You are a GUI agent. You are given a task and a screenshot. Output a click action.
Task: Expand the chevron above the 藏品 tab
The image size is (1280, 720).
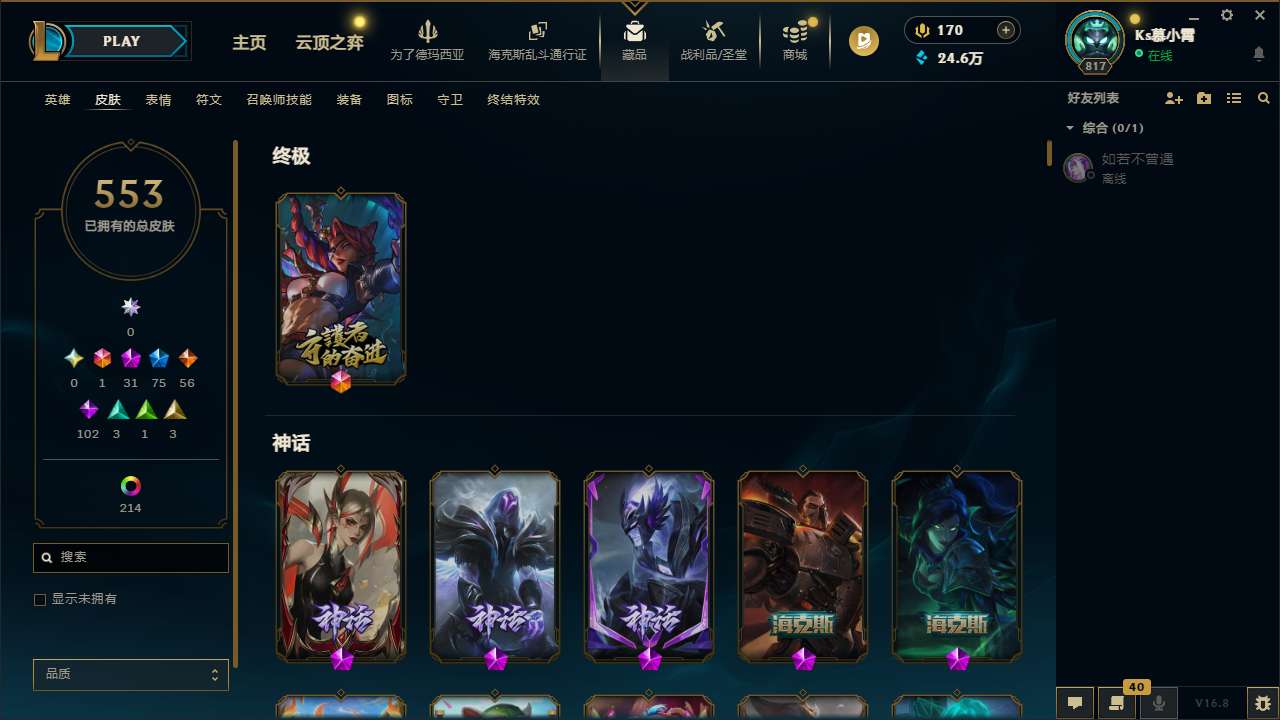click(x=634, y=7)
